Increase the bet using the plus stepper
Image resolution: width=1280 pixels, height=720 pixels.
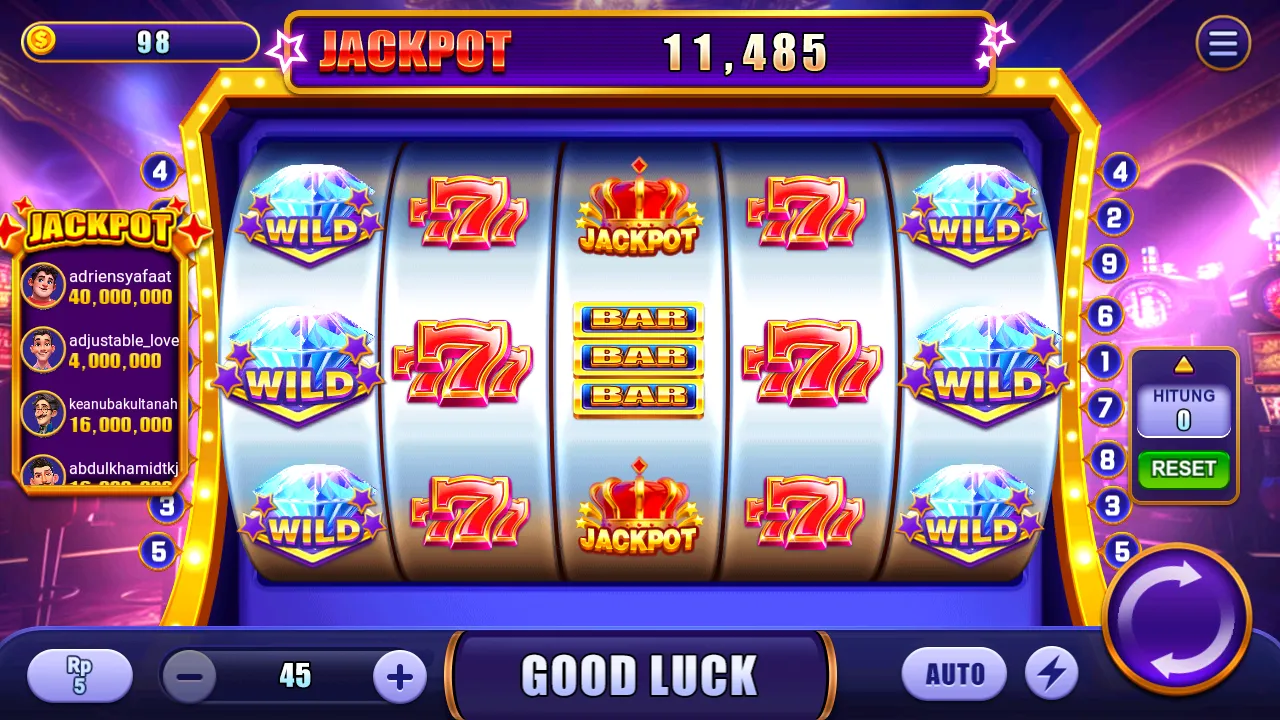tap(399, 675)
